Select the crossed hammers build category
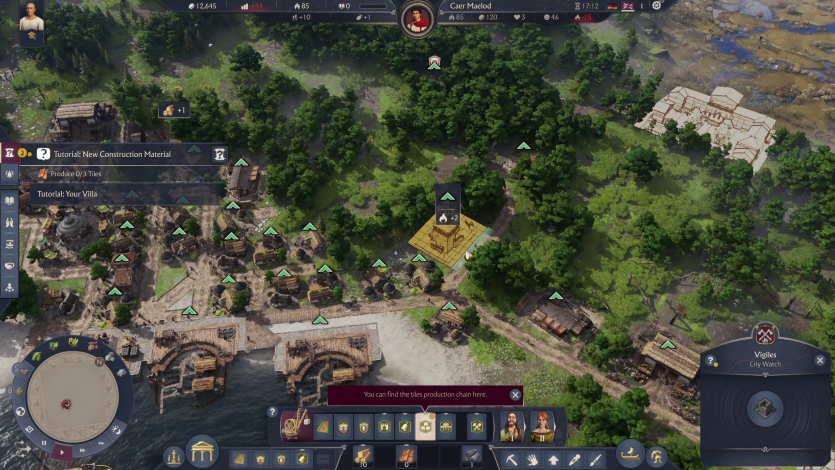 pyautogui.click(x=477, y=427)
